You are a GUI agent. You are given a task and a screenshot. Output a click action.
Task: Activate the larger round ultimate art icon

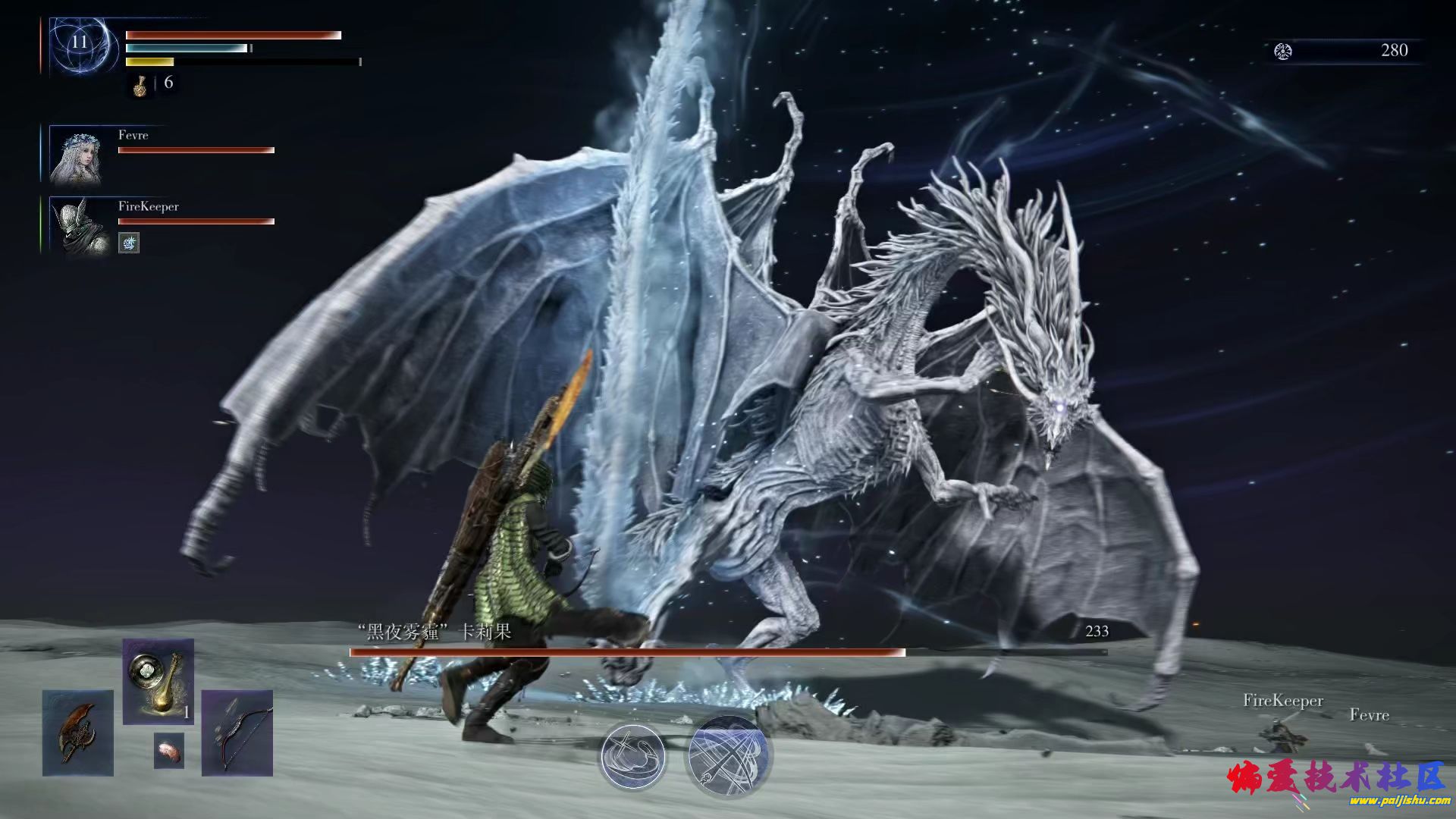[x=728, y=756]
